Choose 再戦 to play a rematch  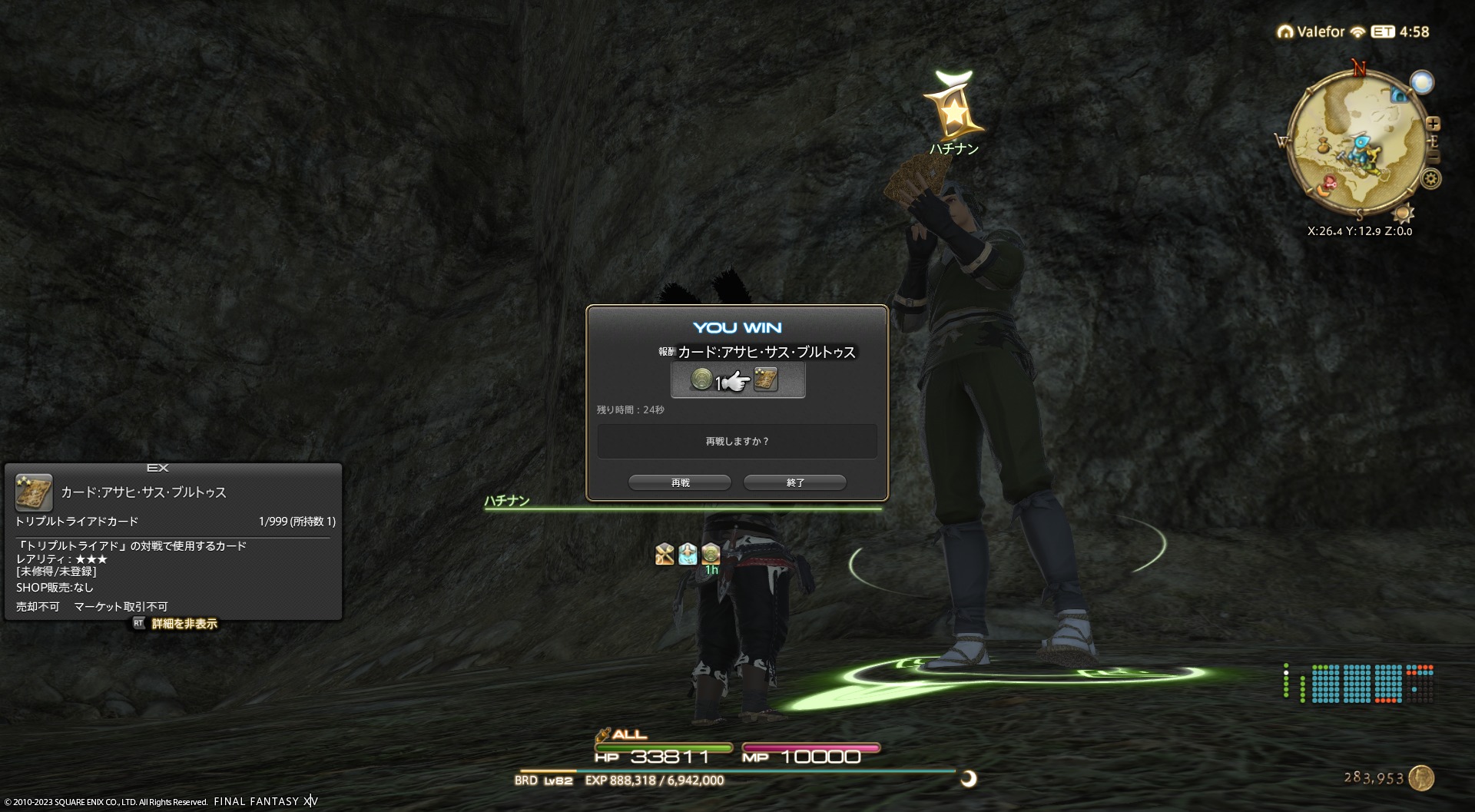680,482
